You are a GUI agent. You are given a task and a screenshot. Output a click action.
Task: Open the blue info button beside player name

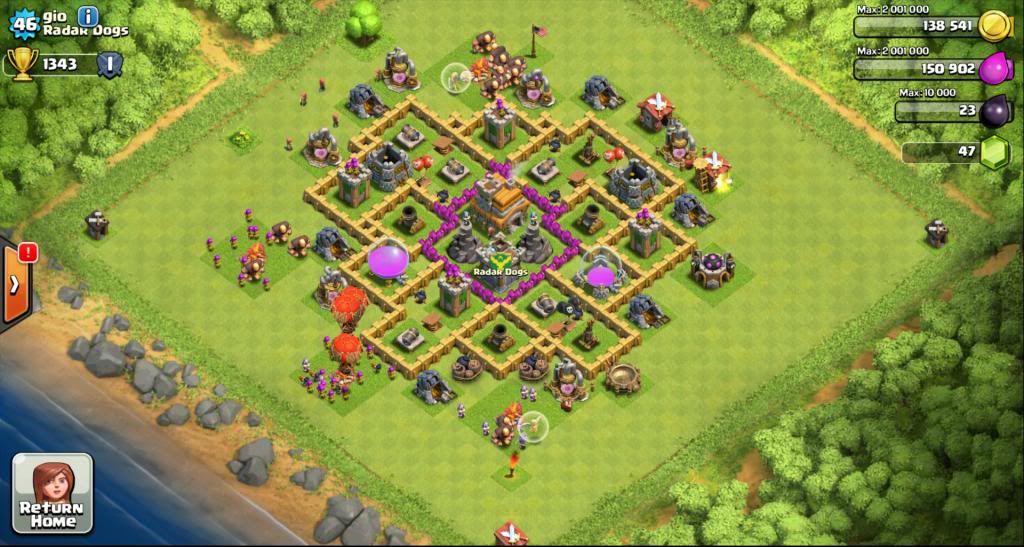tap(88, 16)
